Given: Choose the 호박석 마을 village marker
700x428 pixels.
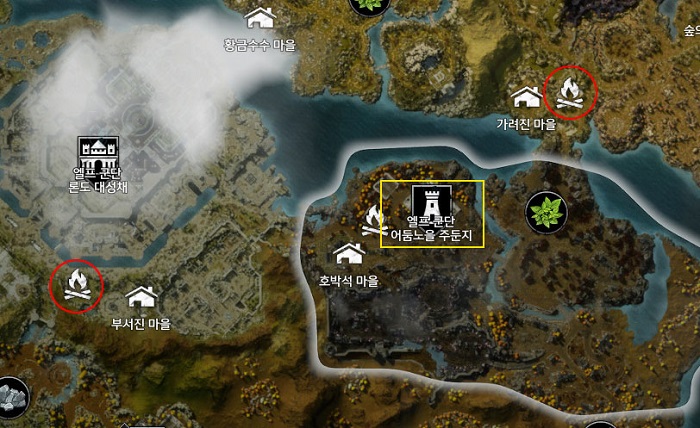Looking at the screenshot, I should [349, 254].
